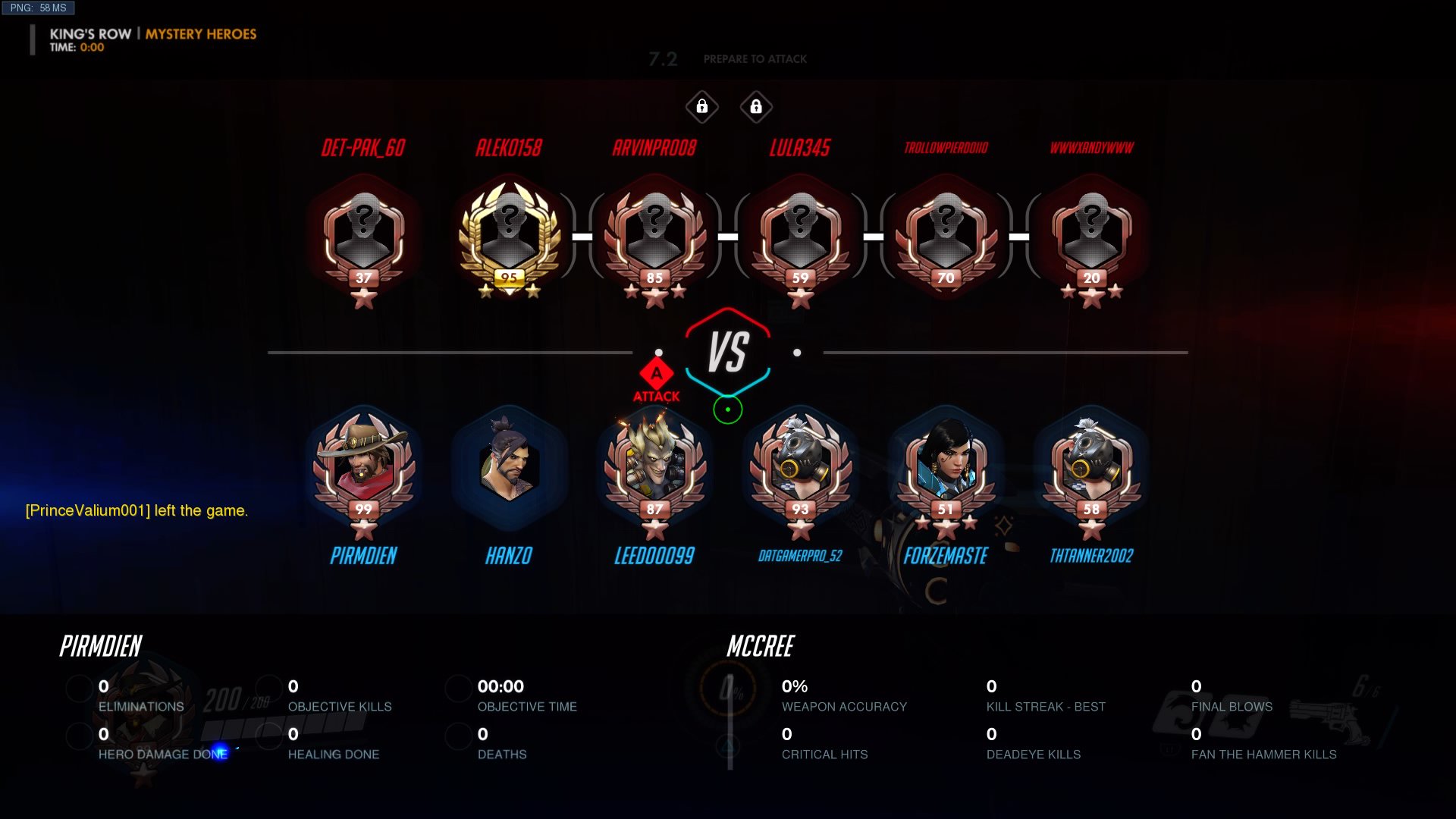This screenshot has height=819, width=1456.
Task: Select PIRMDIEN's McCree portrait
Action: click(x=364, y=464)
